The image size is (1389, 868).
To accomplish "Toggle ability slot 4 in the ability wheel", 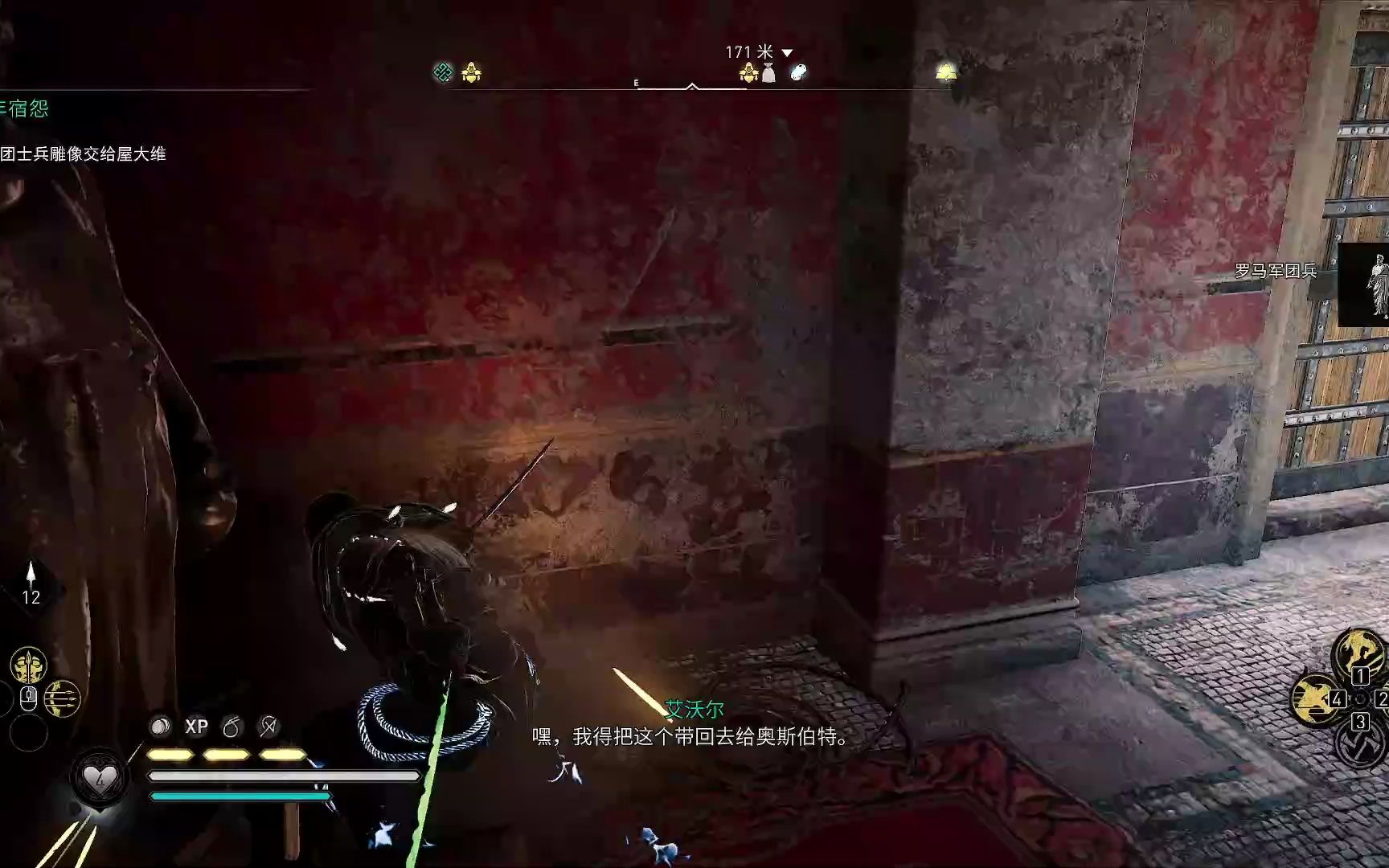I will pos(1338,699).
